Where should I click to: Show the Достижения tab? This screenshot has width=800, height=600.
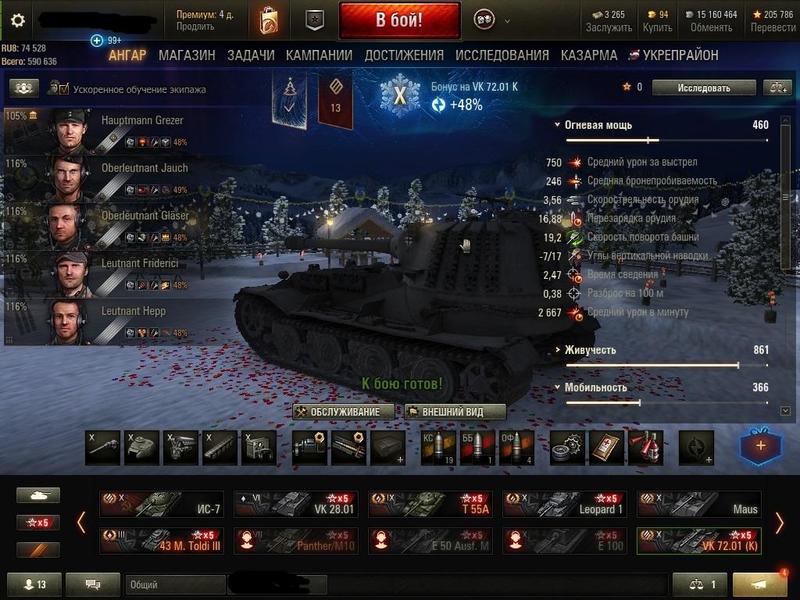click(x=404, y=56)
